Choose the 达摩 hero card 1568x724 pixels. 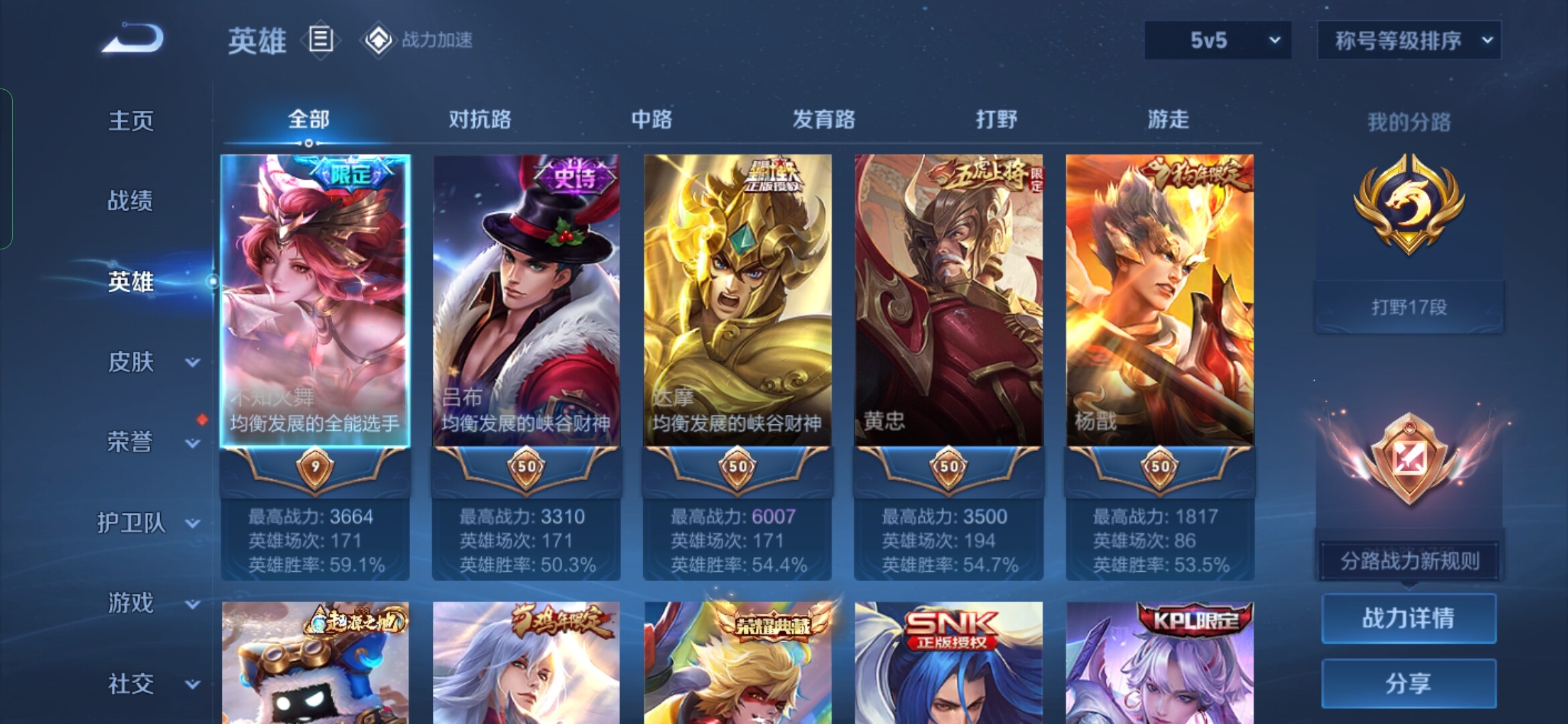[x=737, y=300]
